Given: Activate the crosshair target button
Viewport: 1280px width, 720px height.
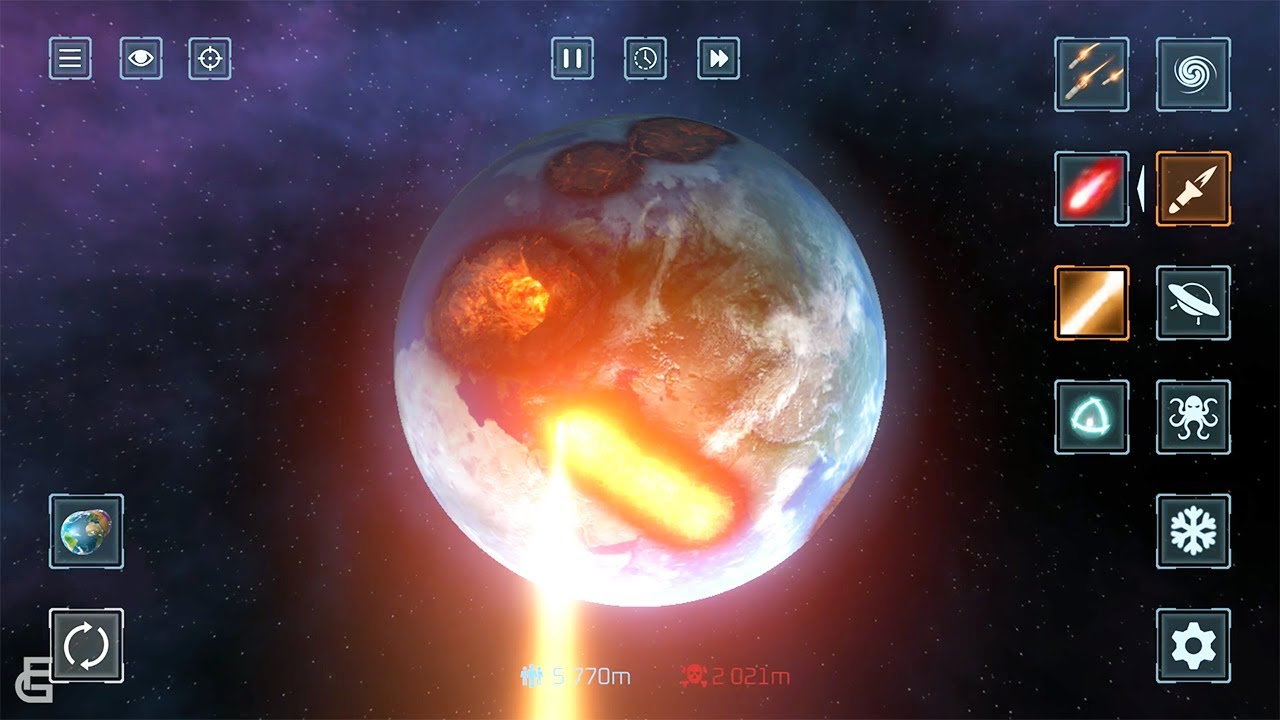Looking at the screenshot, I should click(210, 59).
